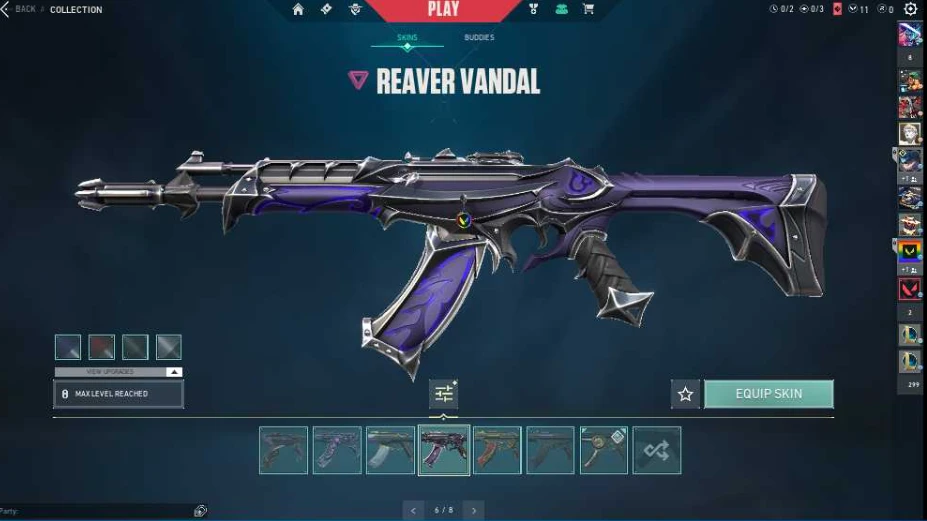Open the red Valorant logo friend entry

[x=909, y=289]
